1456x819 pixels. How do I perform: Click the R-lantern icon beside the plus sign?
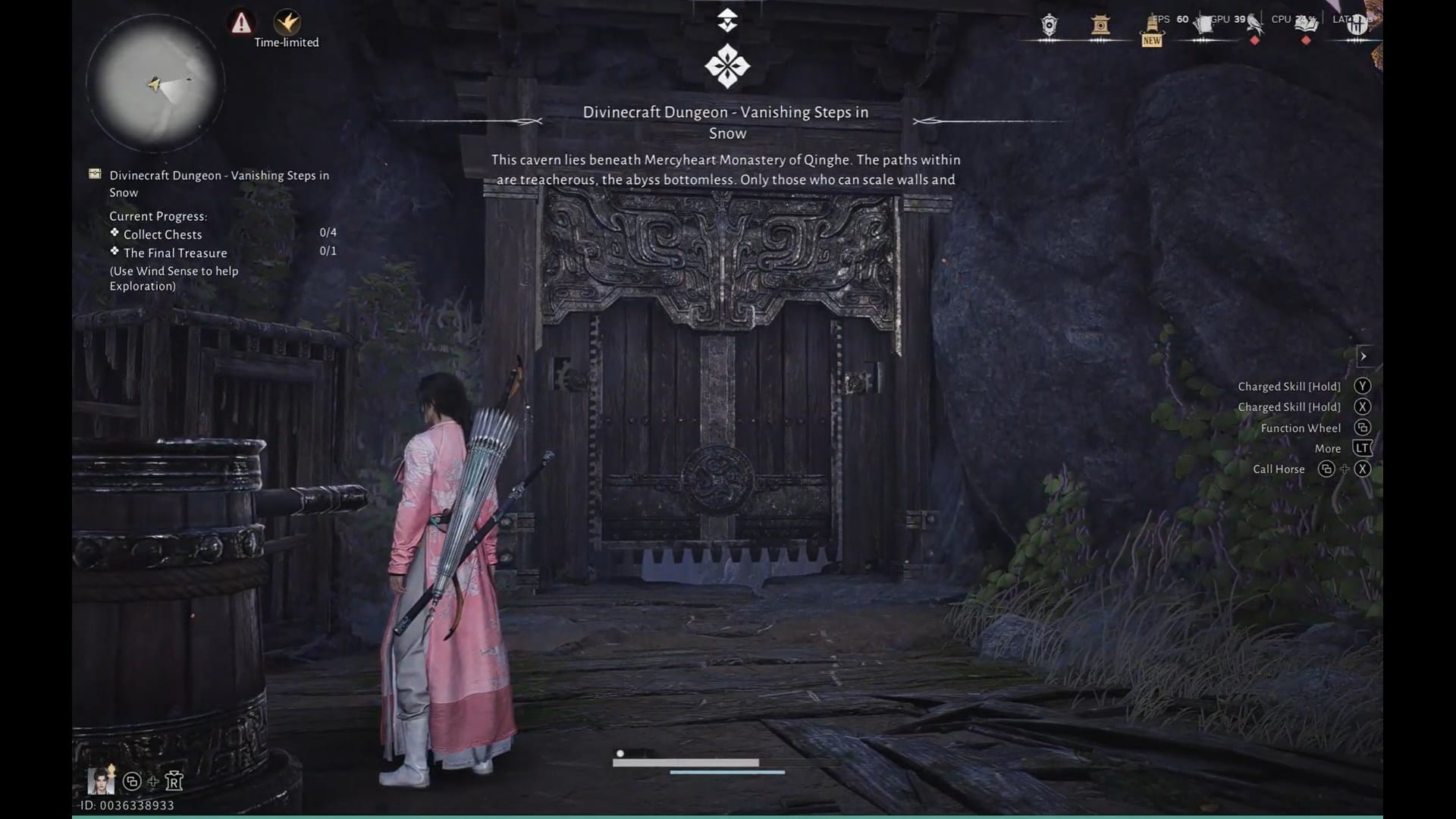pyautogui.click(x=174, y=781)
